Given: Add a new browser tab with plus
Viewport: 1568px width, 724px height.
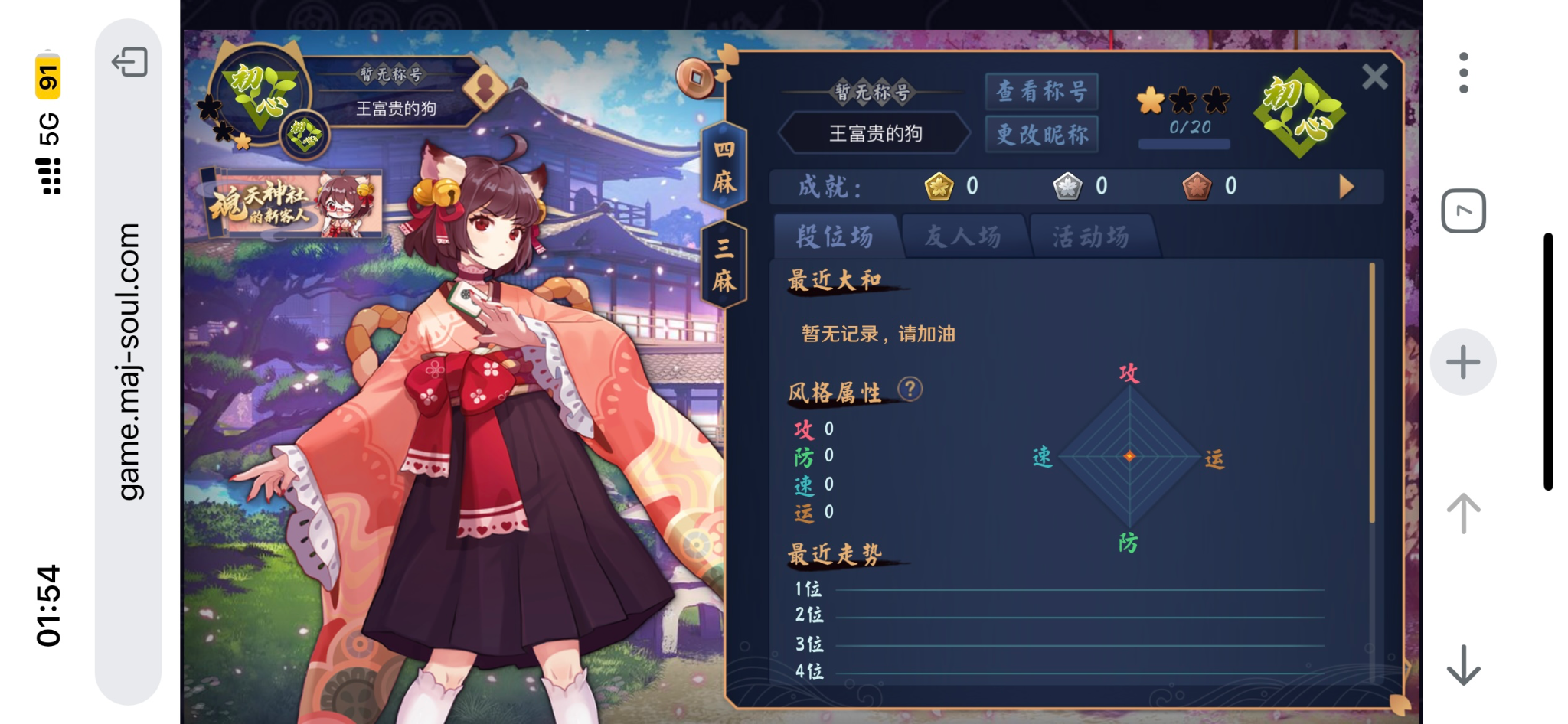Looking at the screenshot, I should (x=1463, y=362).
